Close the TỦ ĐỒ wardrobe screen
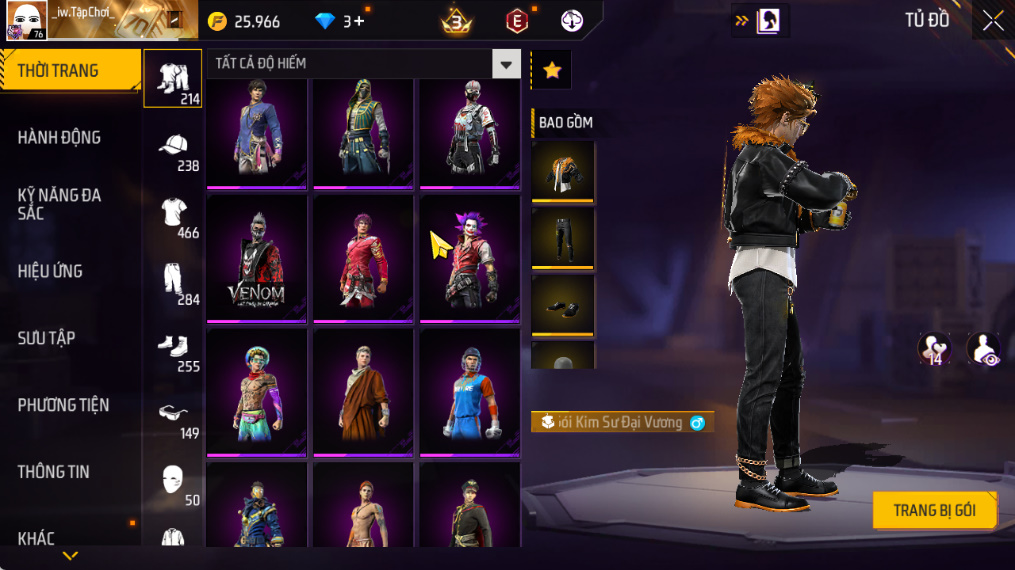 (992, 21)
